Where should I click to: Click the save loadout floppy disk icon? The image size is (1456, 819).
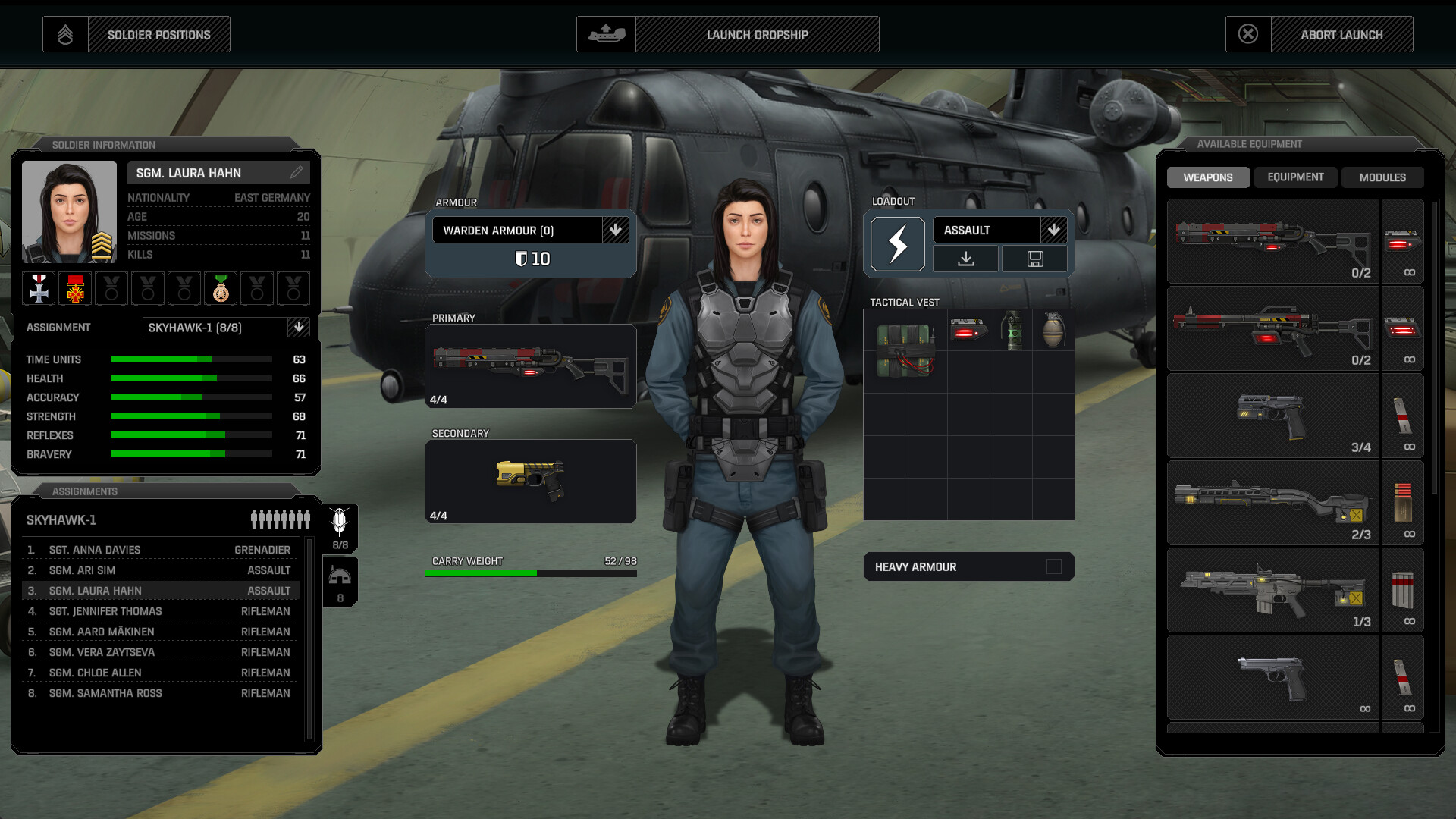click(x=1035, y=259)
